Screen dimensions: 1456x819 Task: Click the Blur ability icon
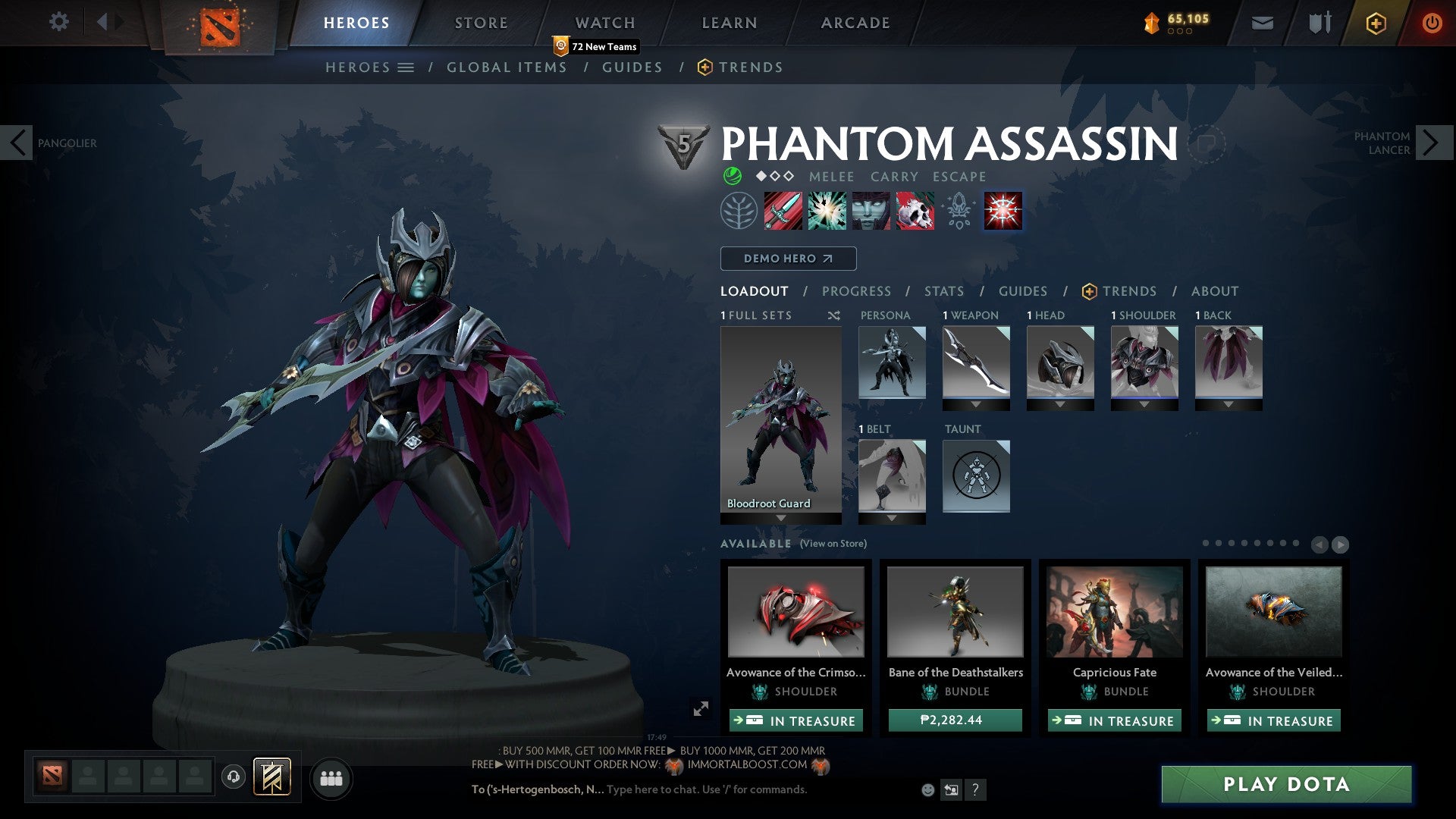871,212
